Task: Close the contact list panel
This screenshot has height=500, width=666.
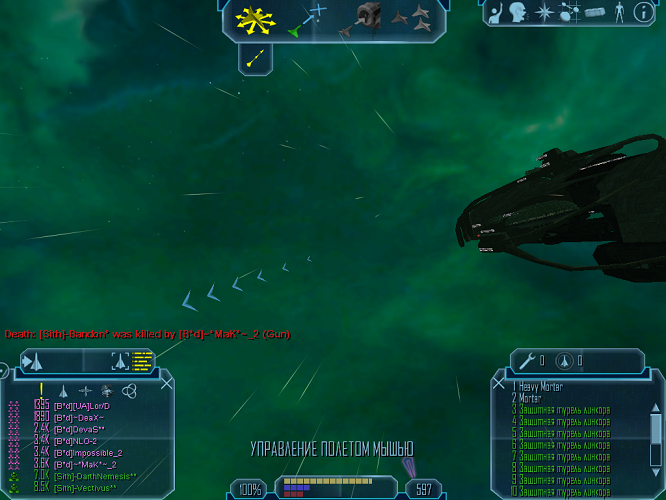Action: click(x=167, y=381)
